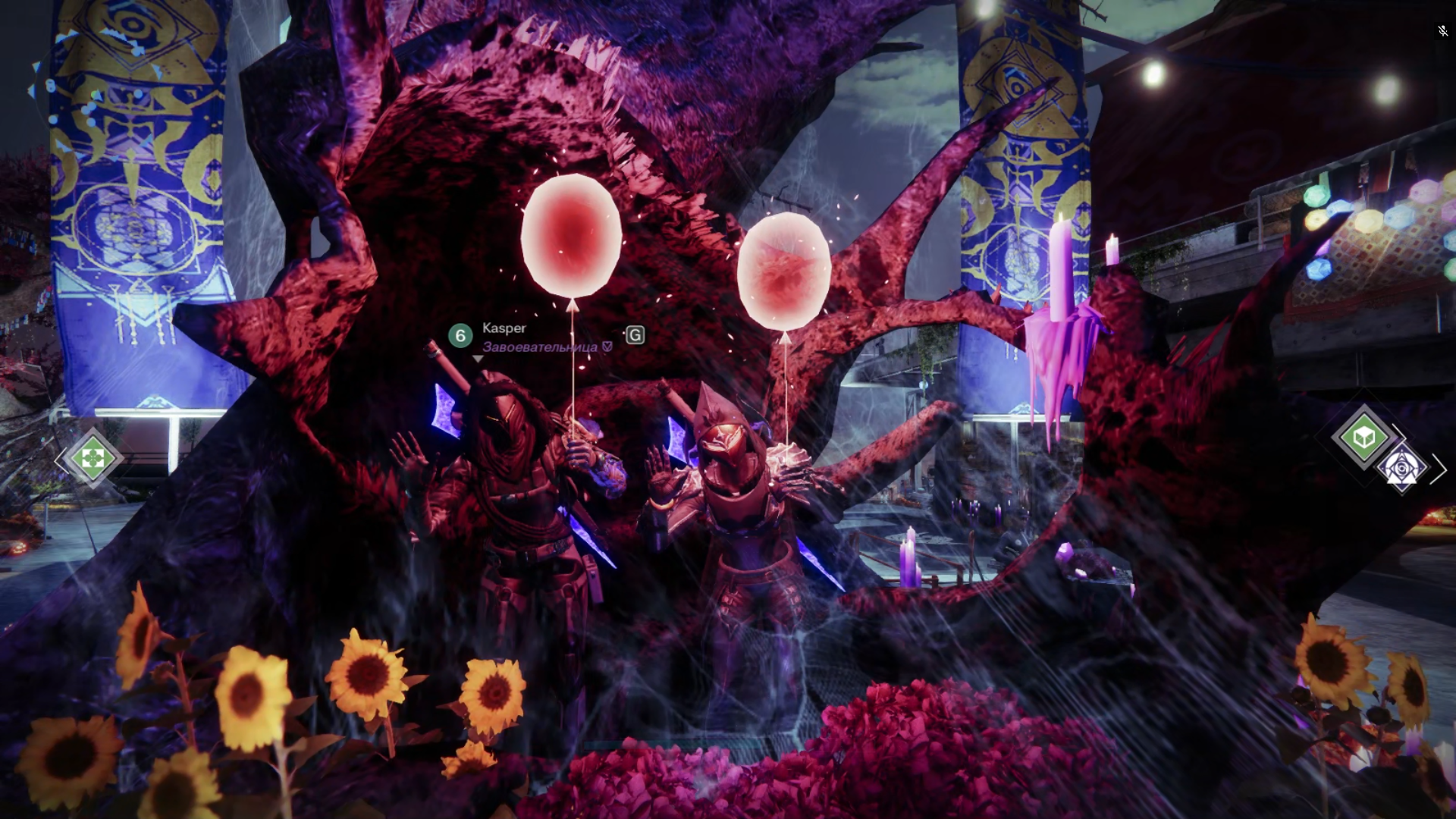Click Kasper's player nameplate
Viewport: 1456px width, 819px height.
click(x=504, y=328)
